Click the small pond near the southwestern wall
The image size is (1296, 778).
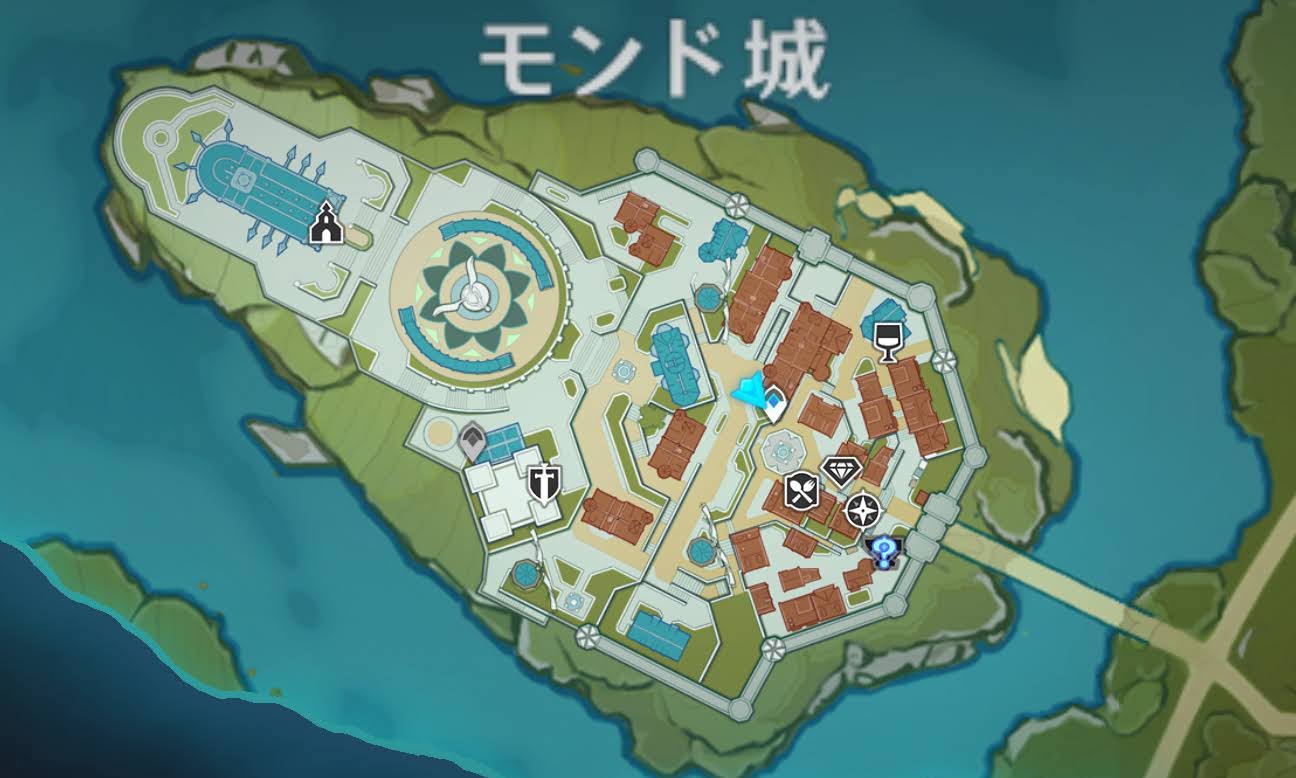(x=524, y=577)
